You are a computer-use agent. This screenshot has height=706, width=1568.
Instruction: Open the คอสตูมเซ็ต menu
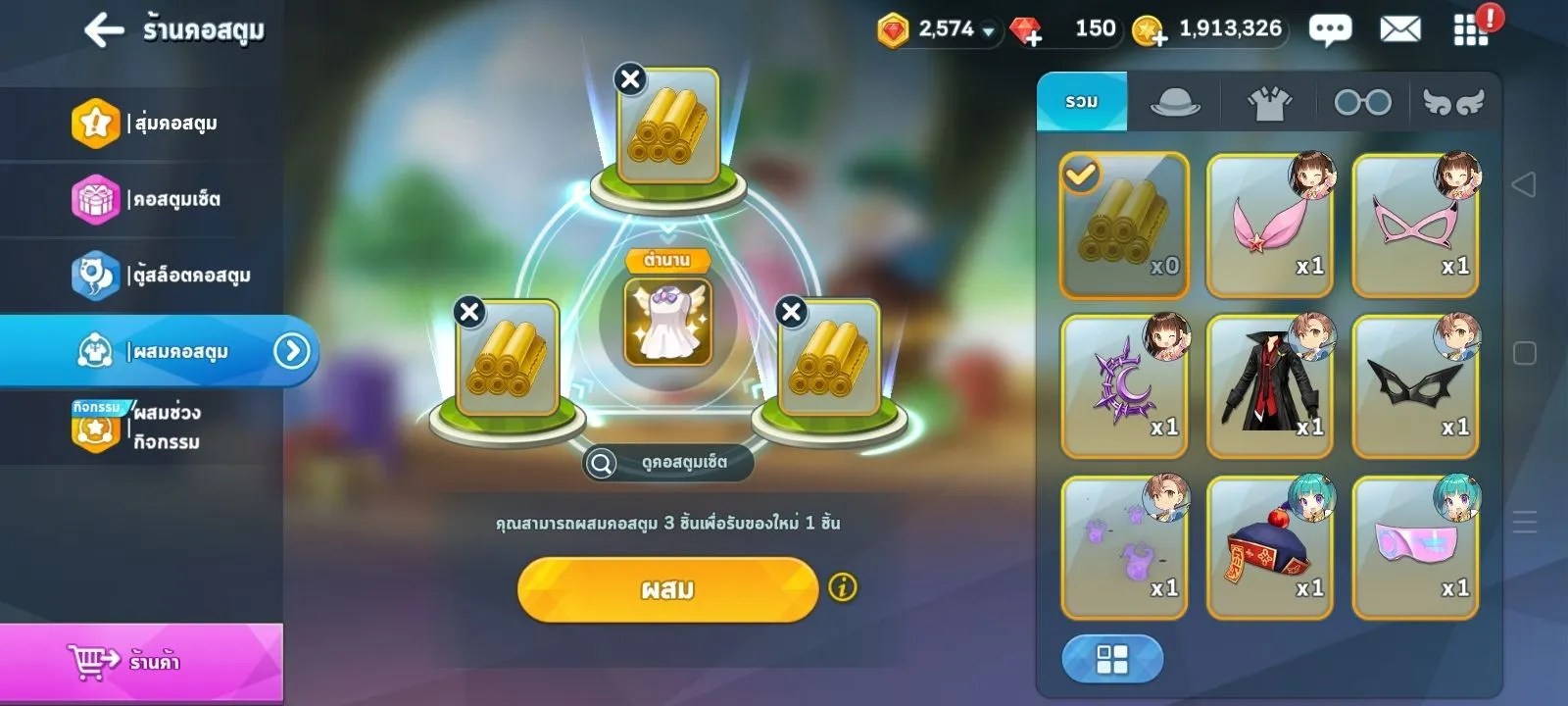click(147, 199)
